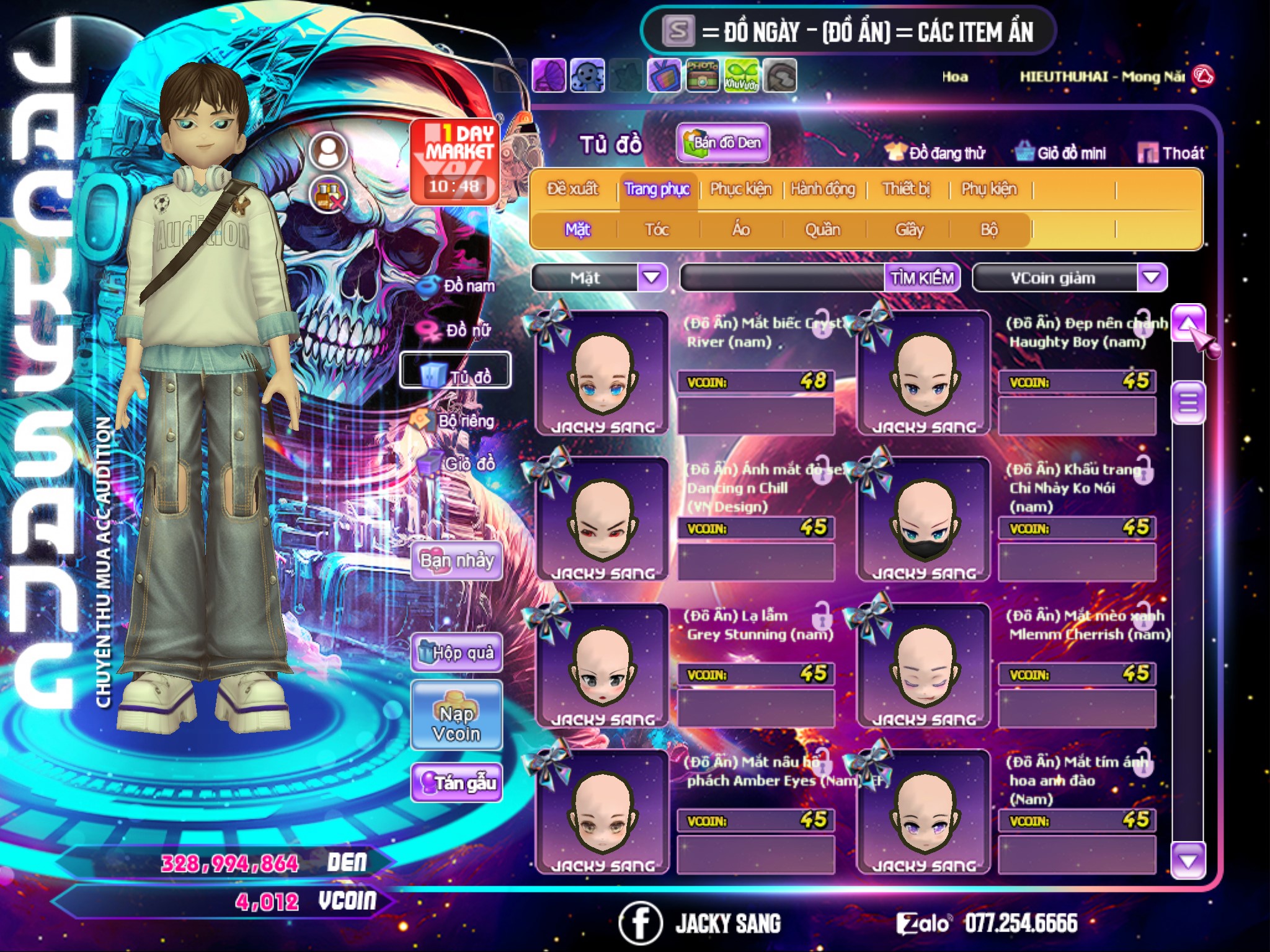
Task: Open the Đồ nam menu
Action: [x=459, y=286]
